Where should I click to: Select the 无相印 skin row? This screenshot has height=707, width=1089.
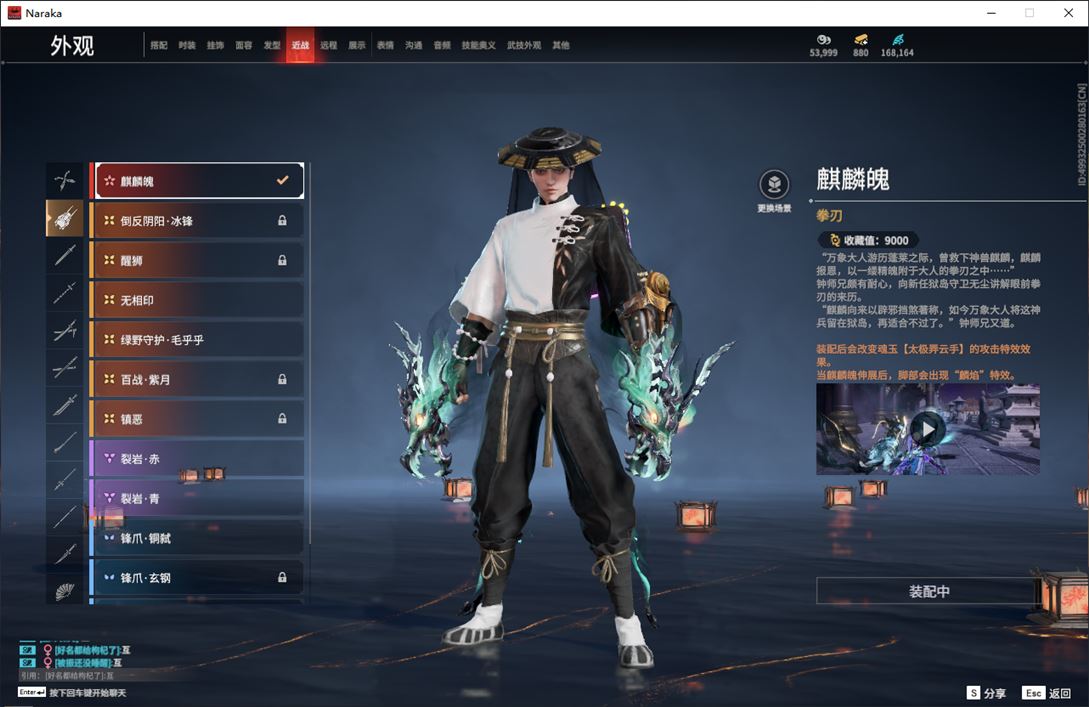(x=198, y=300)
